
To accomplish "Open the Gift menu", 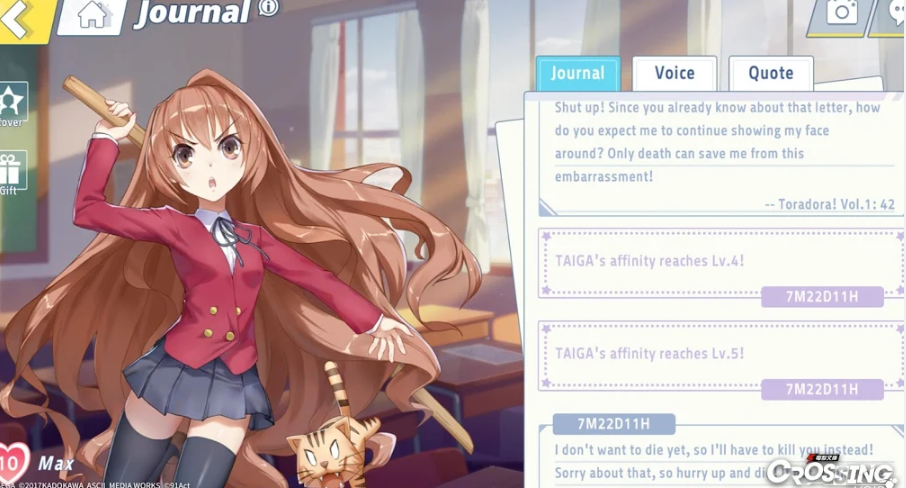I will [12, 171].
